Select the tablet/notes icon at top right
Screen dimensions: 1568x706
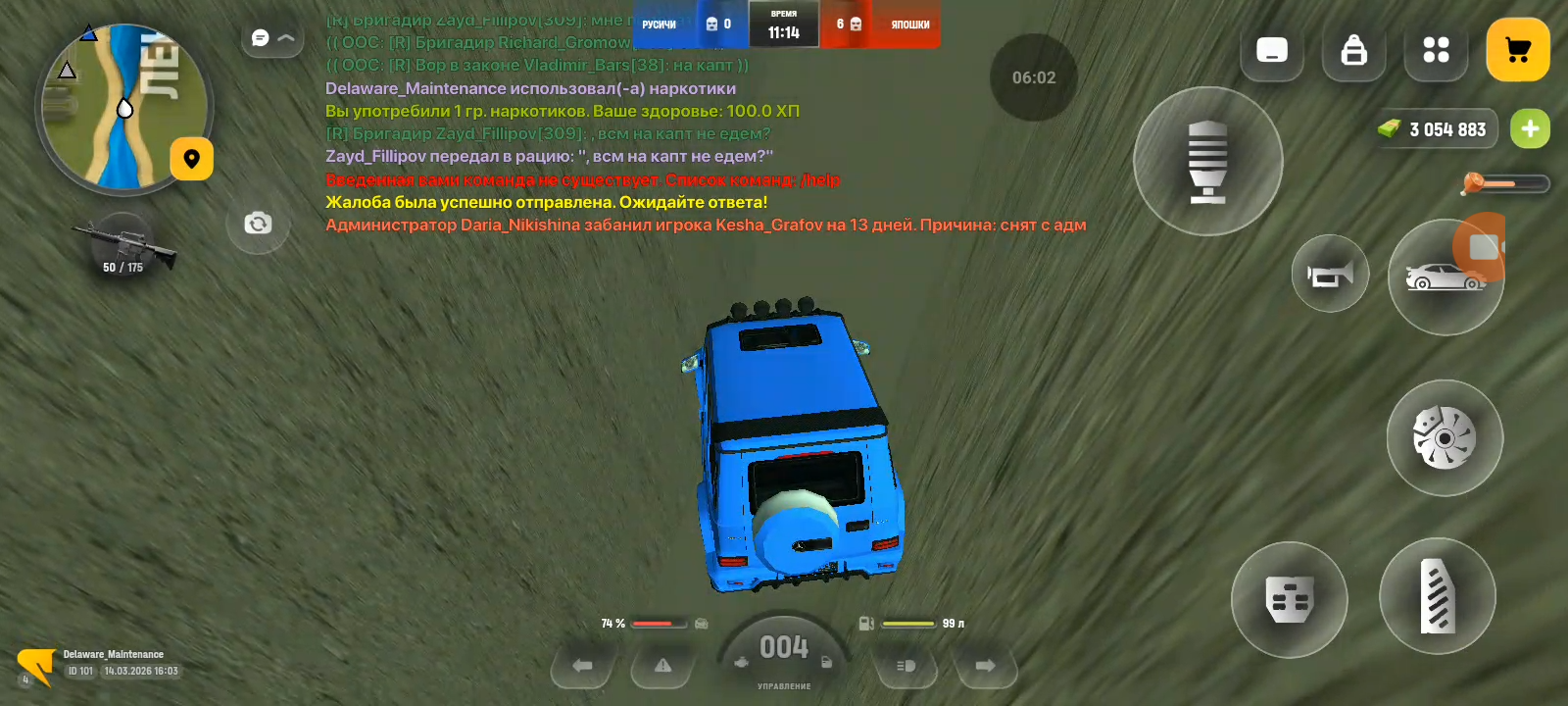pos(1271,51)
